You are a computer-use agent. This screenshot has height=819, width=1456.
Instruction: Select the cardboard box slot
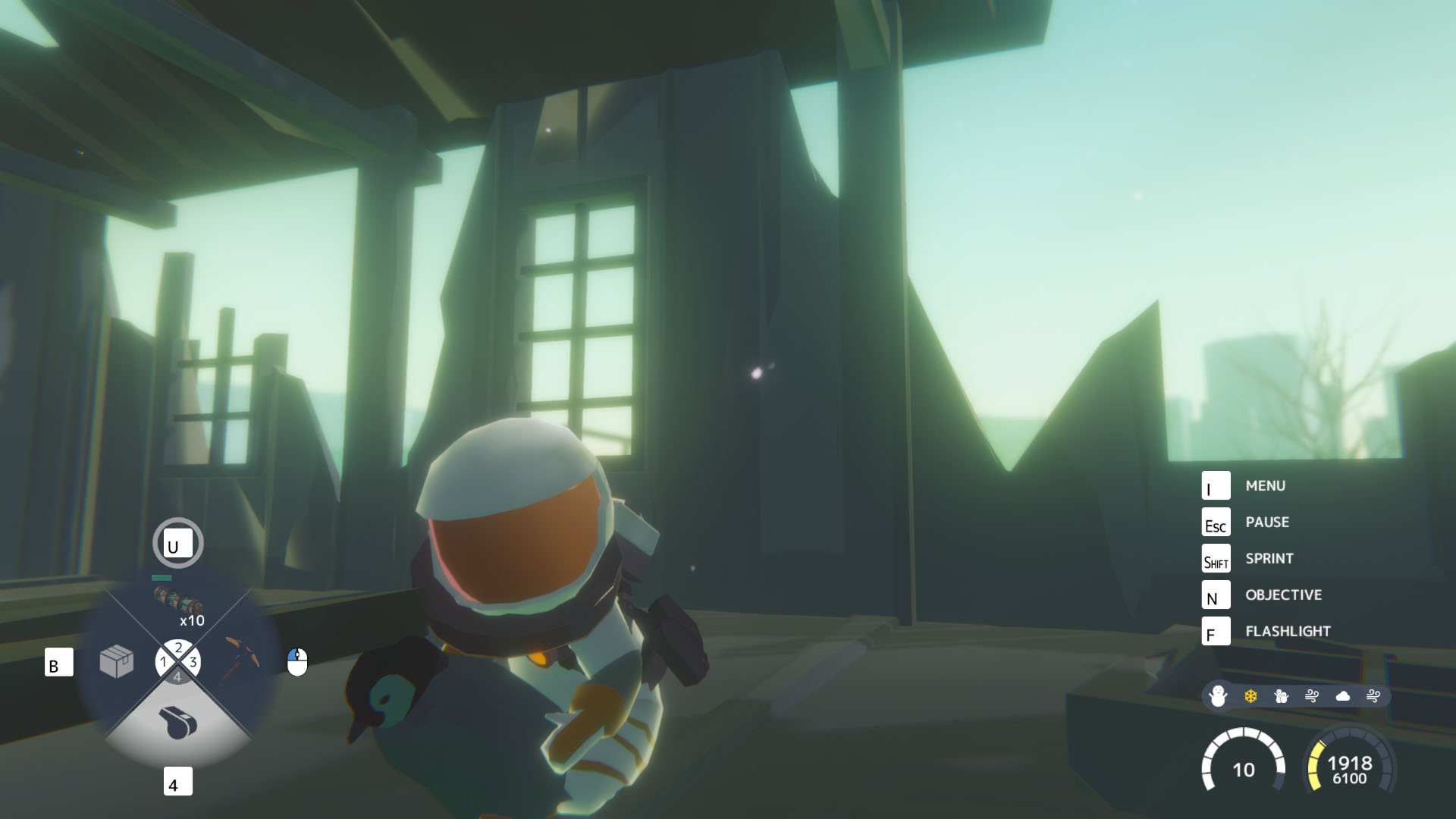[117, 661]
